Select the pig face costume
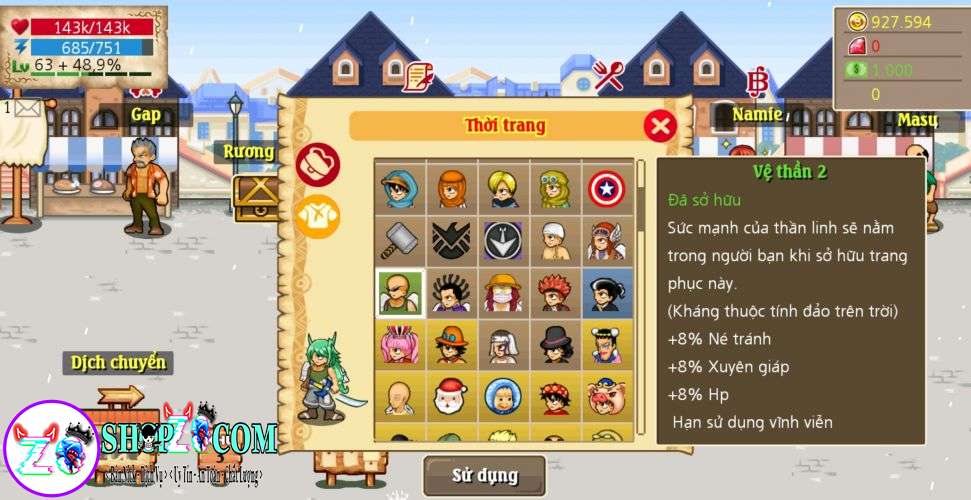 [607, 397]
